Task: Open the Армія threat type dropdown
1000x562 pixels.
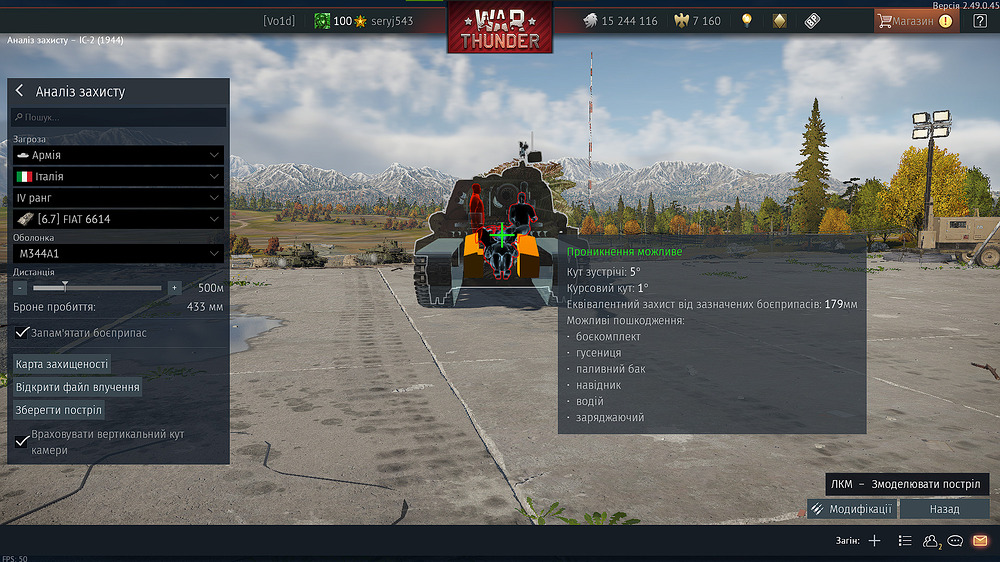Action: point(118,155)
